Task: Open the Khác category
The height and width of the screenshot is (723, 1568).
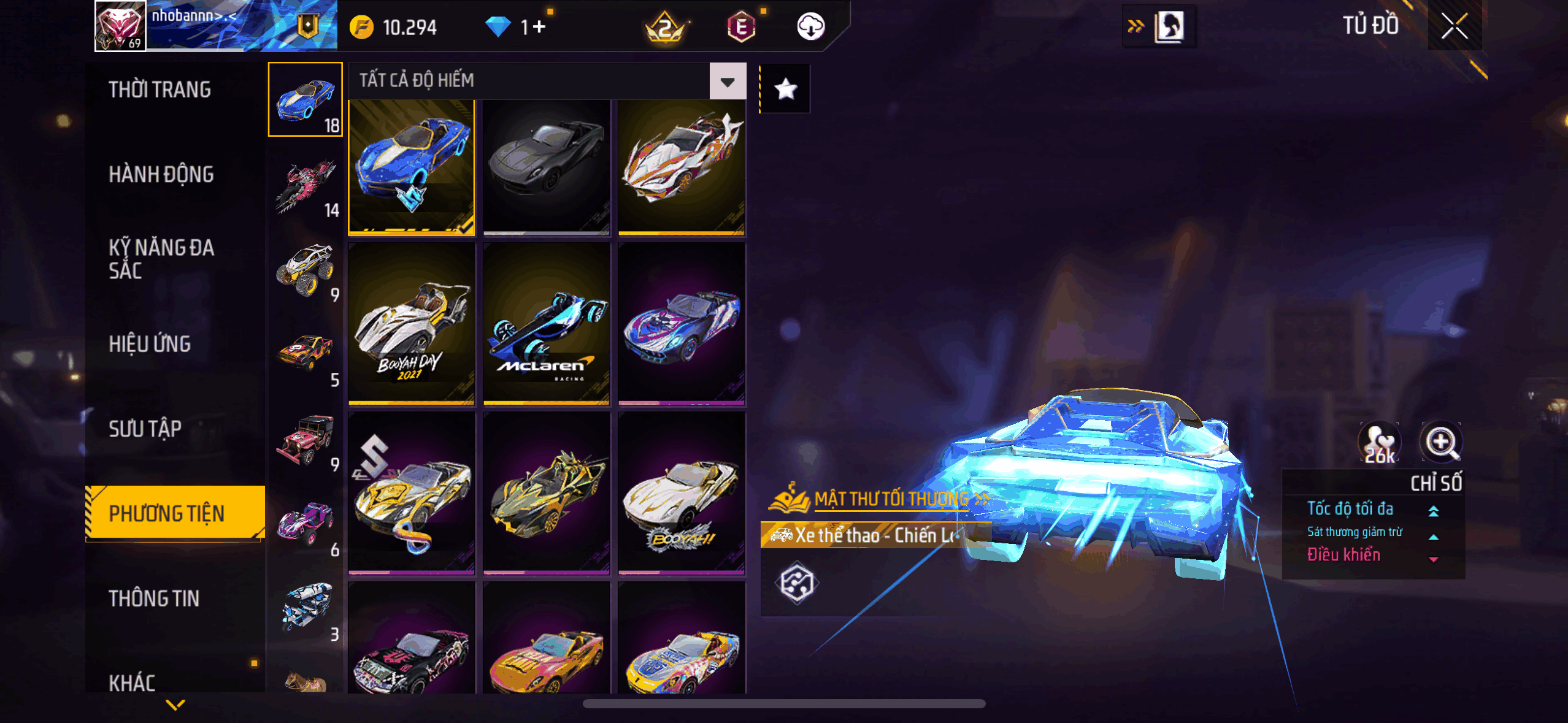Action: click(132, 683)
